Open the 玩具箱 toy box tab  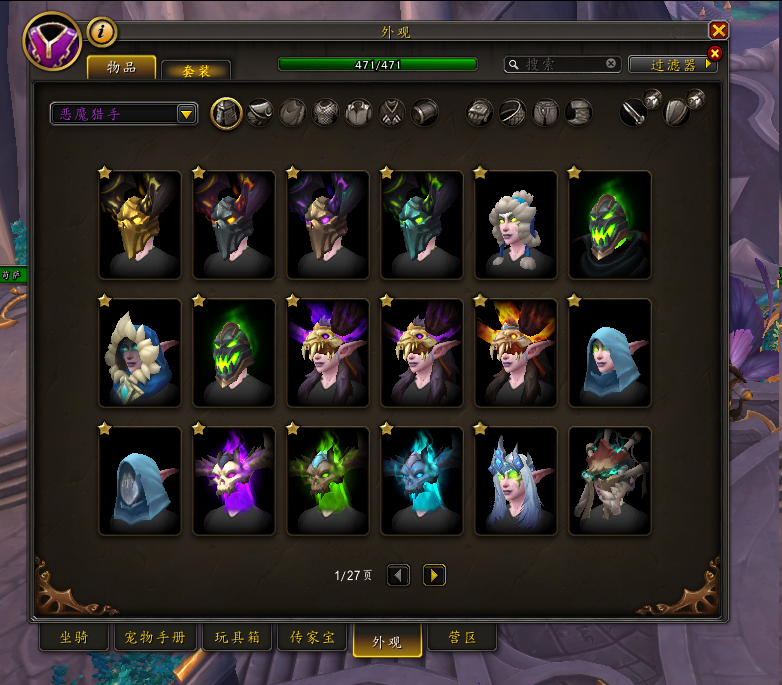(x=237, y=638)
